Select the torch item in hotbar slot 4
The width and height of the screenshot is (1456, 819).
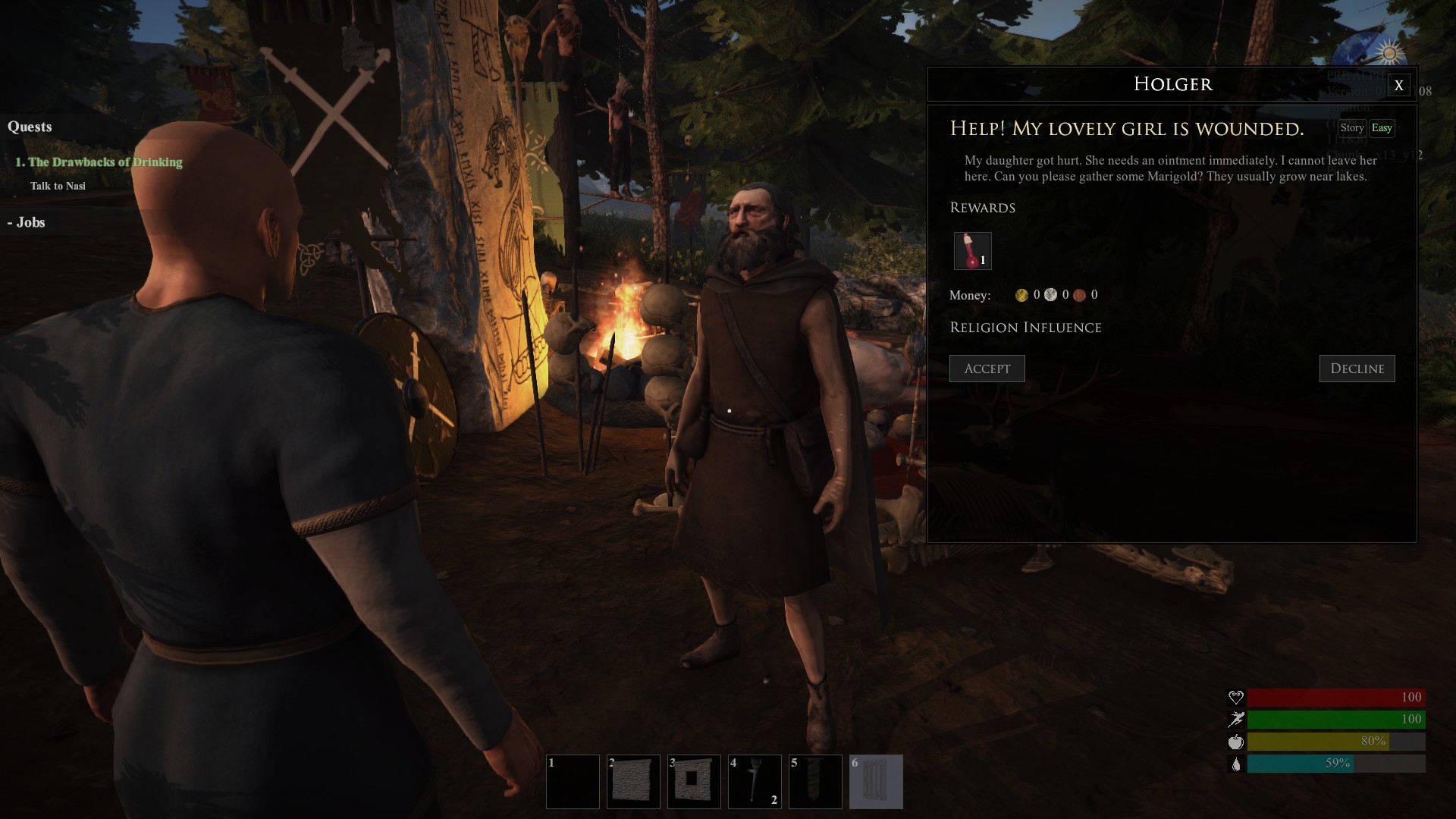(x=755, y=781)
